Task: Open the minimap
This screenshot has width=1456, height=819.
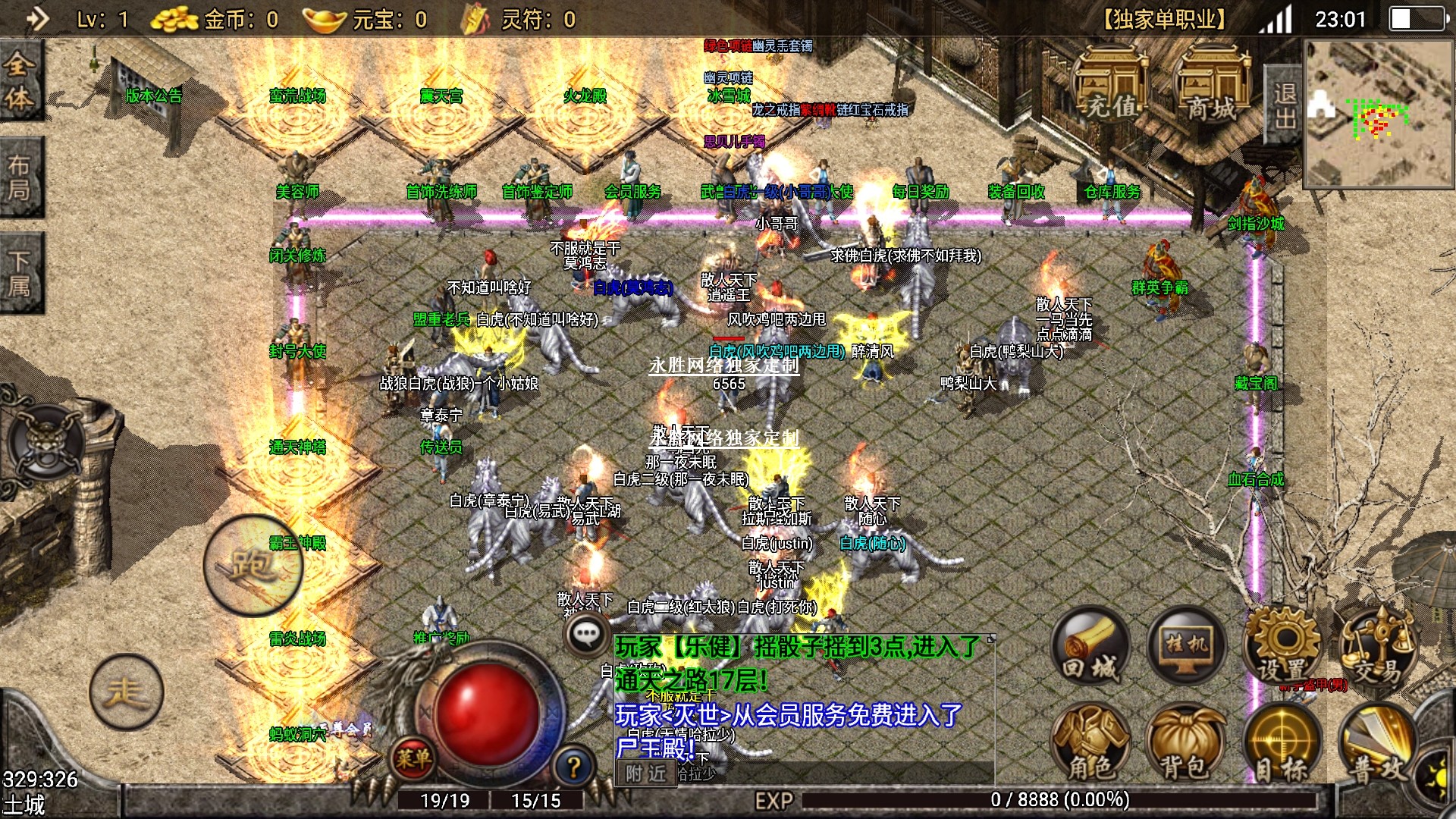Action: tap(1379, 114)
